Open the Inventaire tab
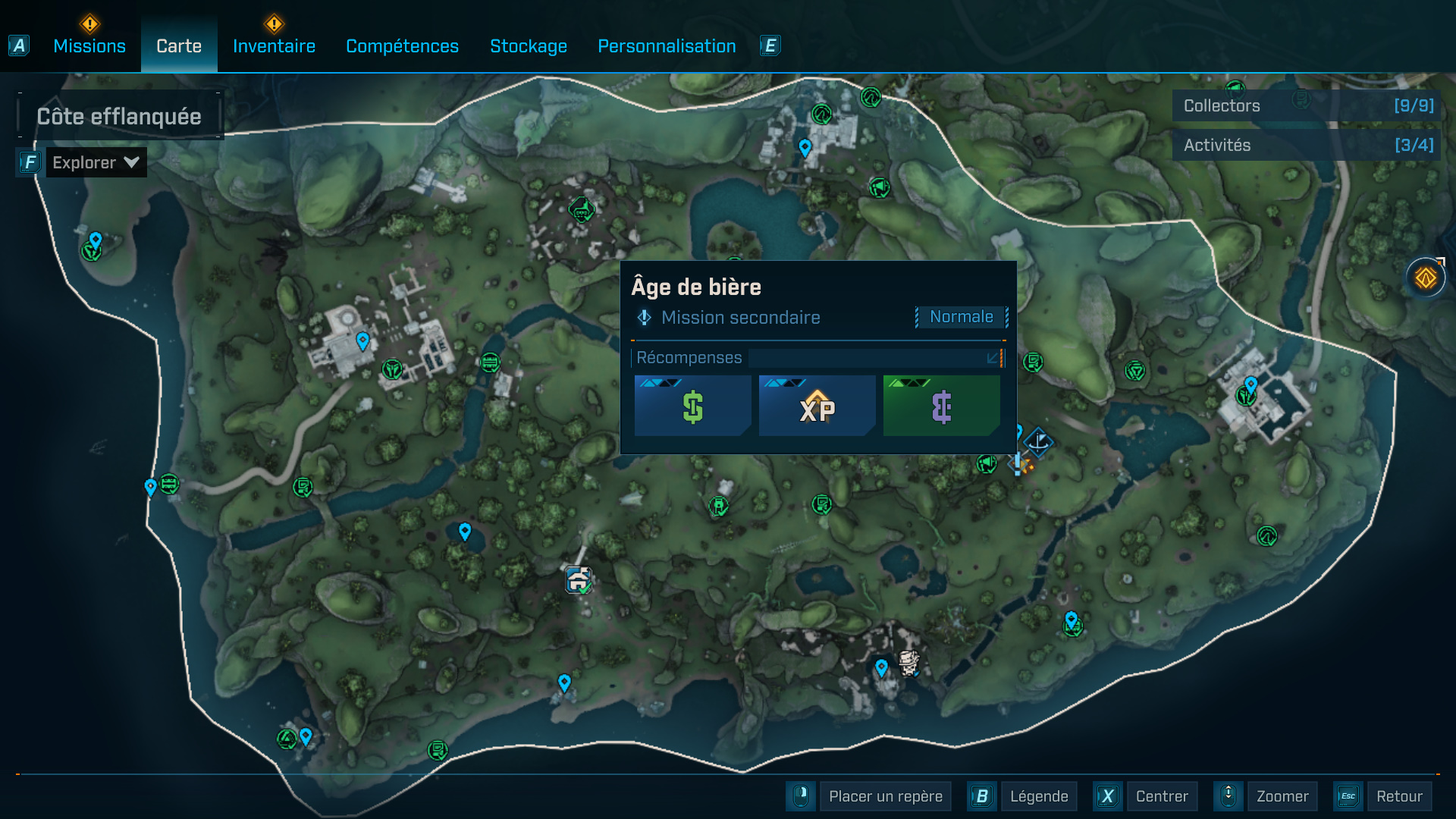 (274, 46)
